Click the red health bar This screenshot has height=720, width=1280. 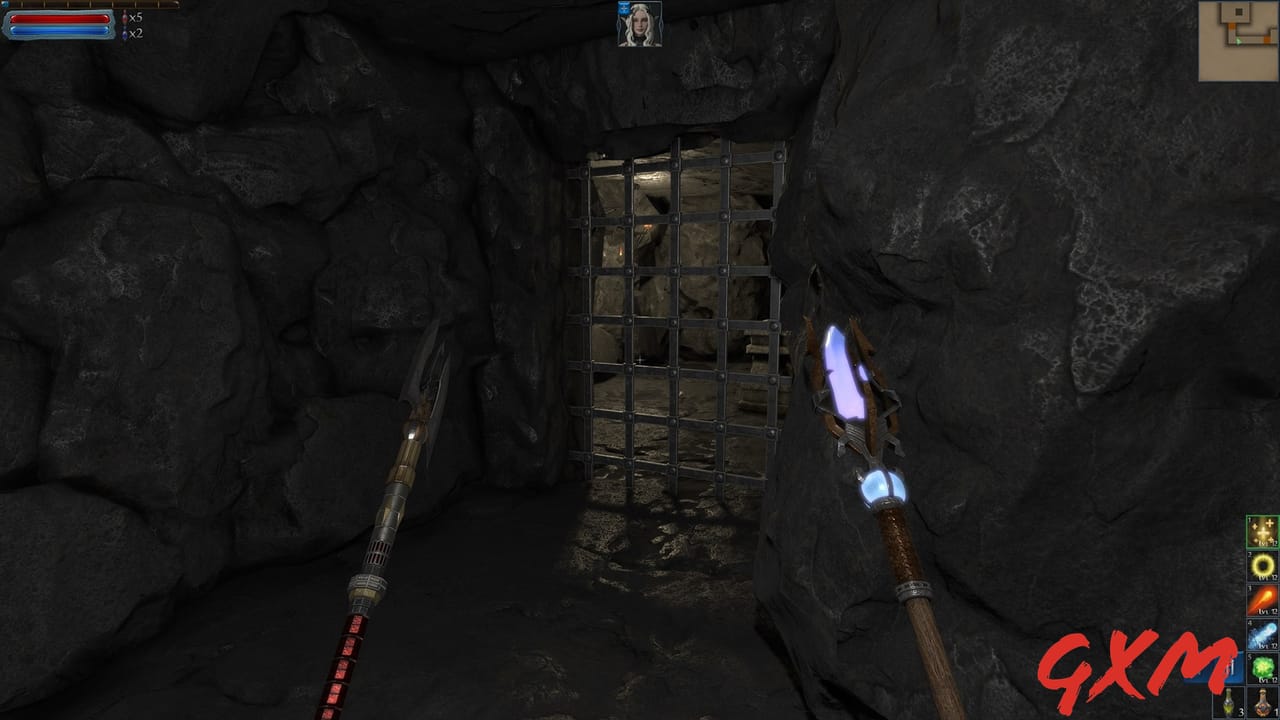tap(60, 18)
